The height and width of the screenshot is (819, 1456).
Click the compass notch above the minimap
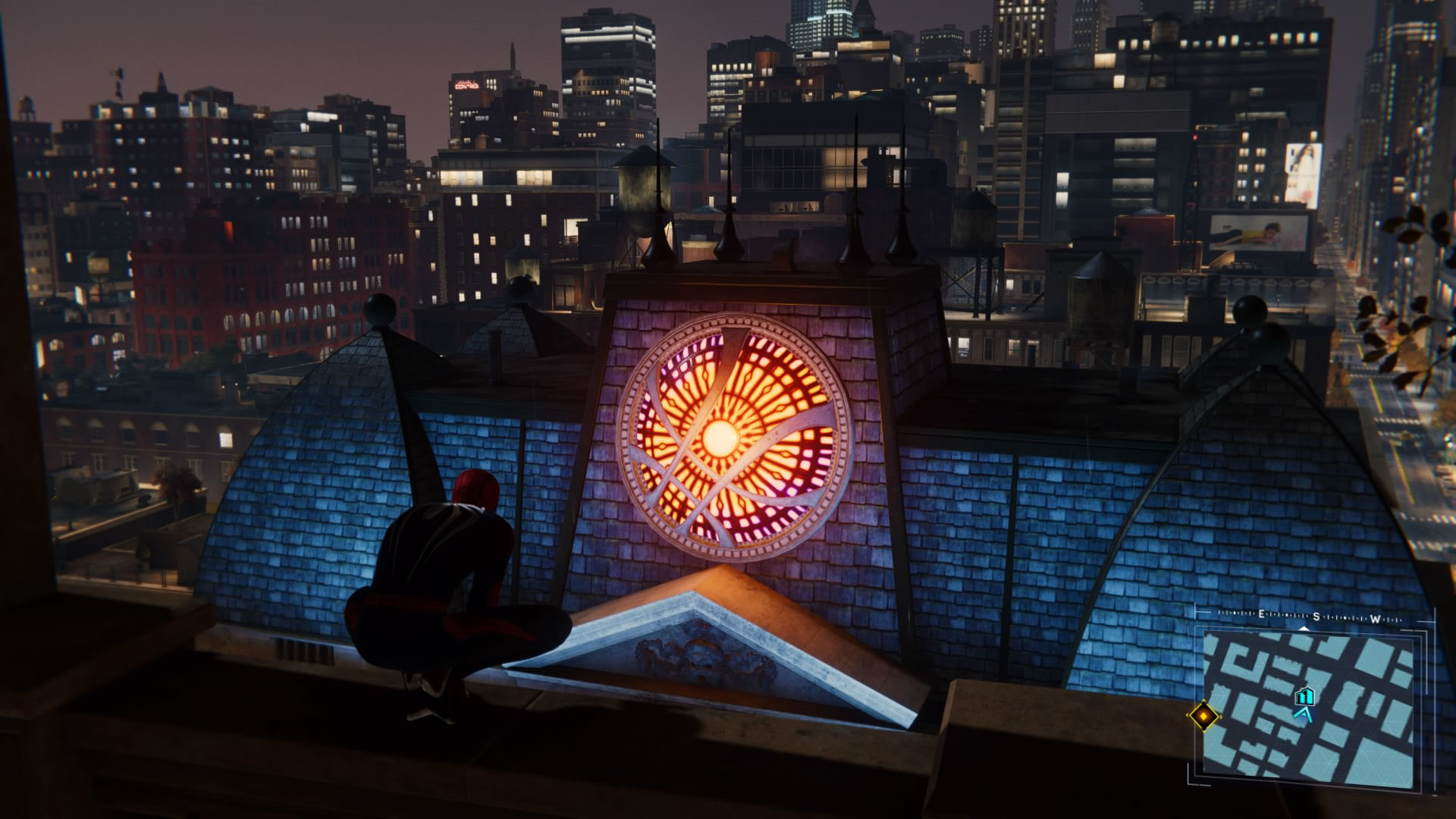click(x=1304, y=629)
